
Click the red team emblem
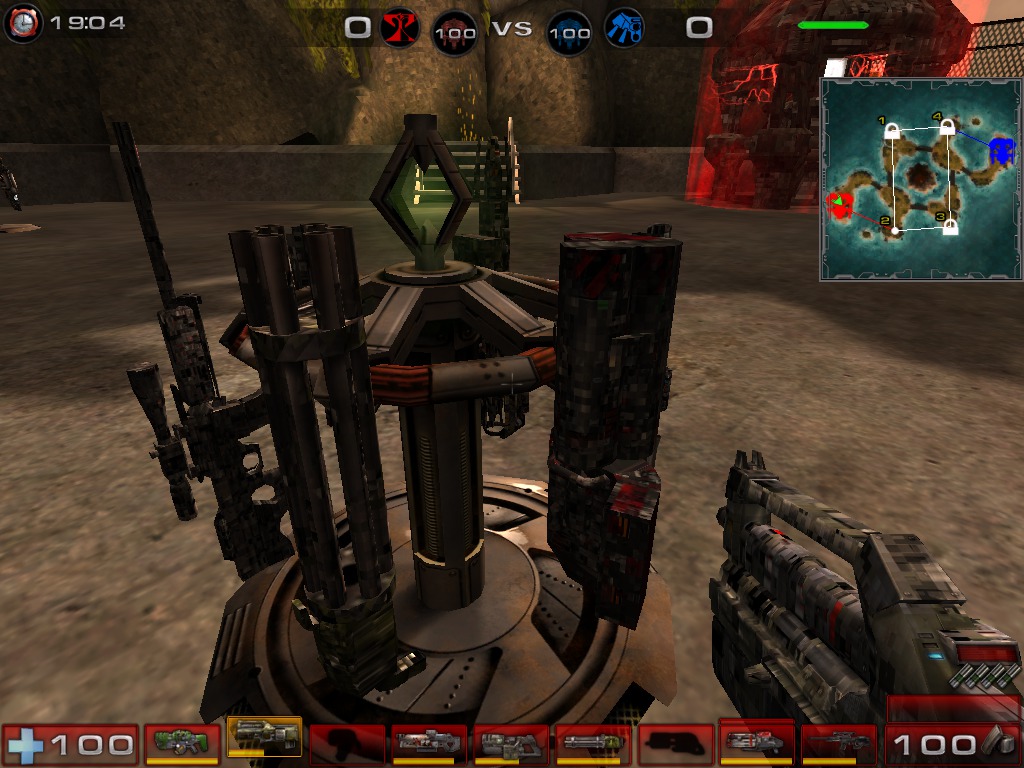[x=398, y=28]
